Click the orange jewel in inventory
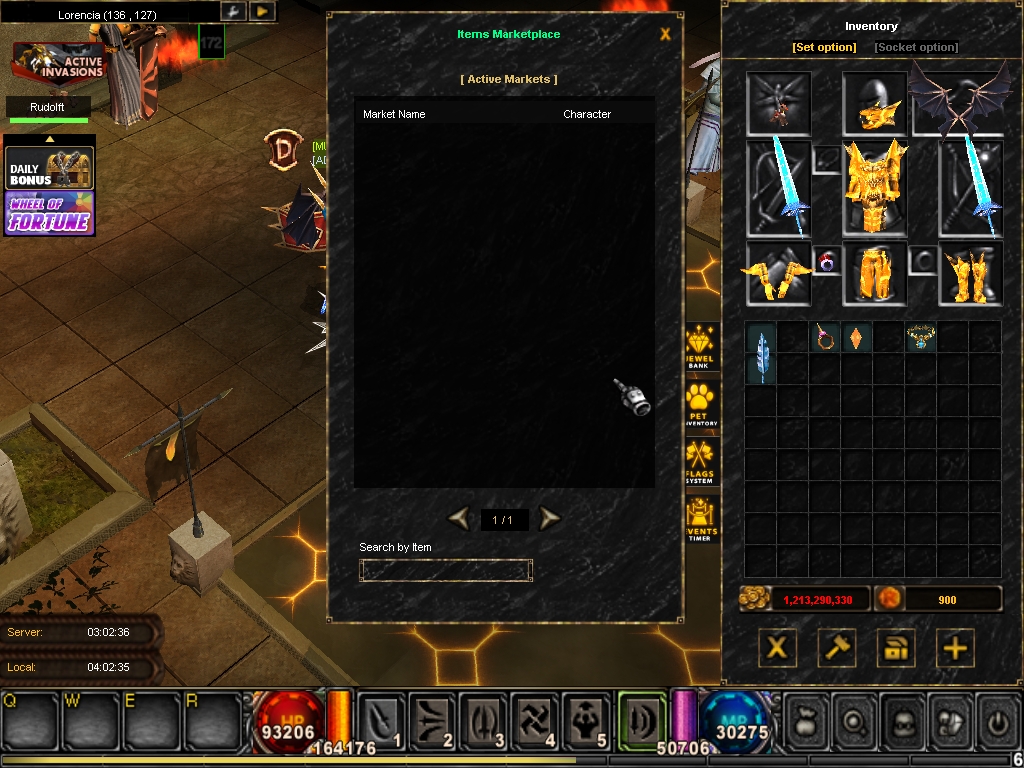Image resolution: width=1024 pixels, height=768 pixels. tap(857, 338)
